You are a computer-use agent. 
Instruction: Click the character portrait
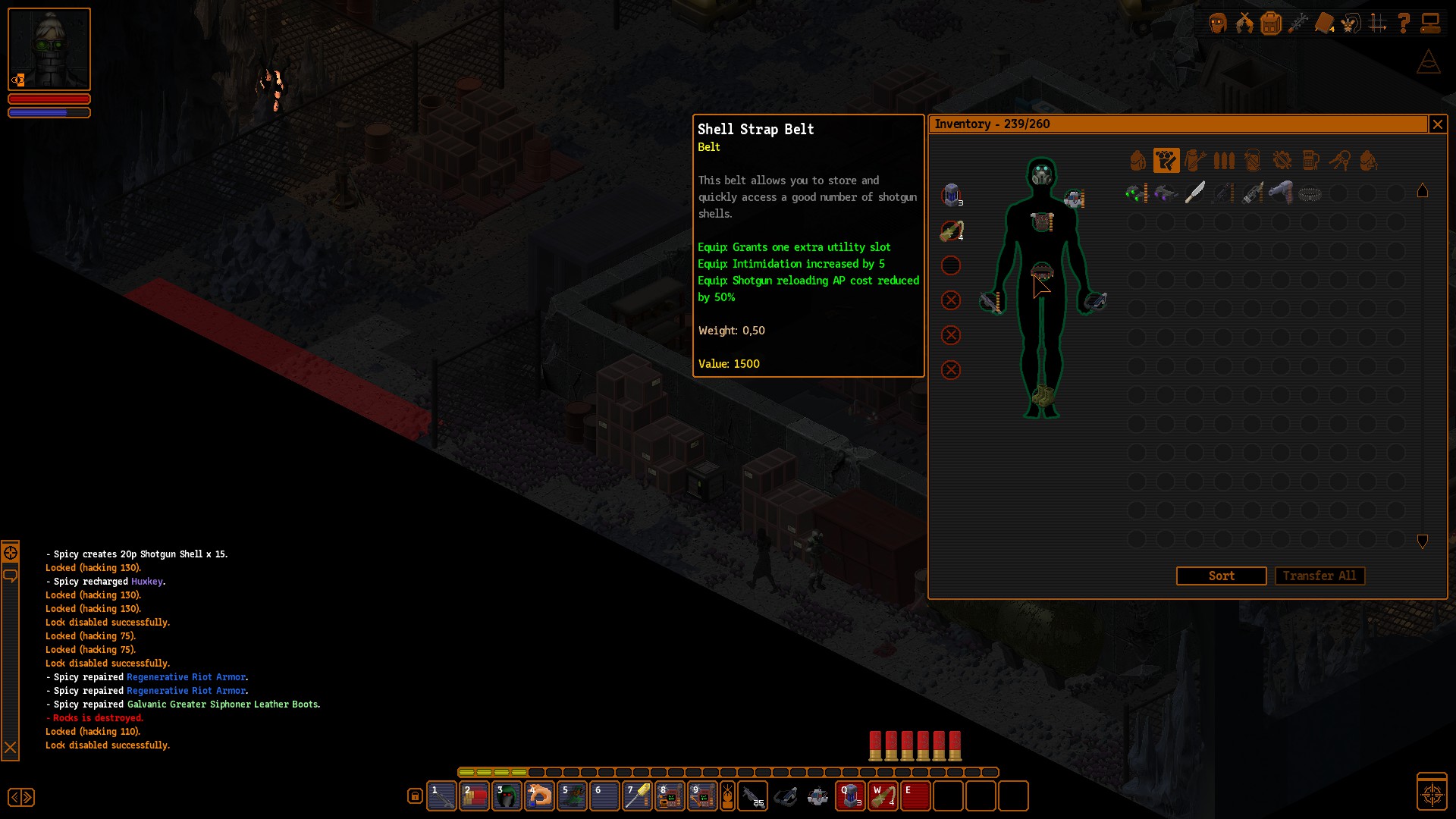coord(49,49)
